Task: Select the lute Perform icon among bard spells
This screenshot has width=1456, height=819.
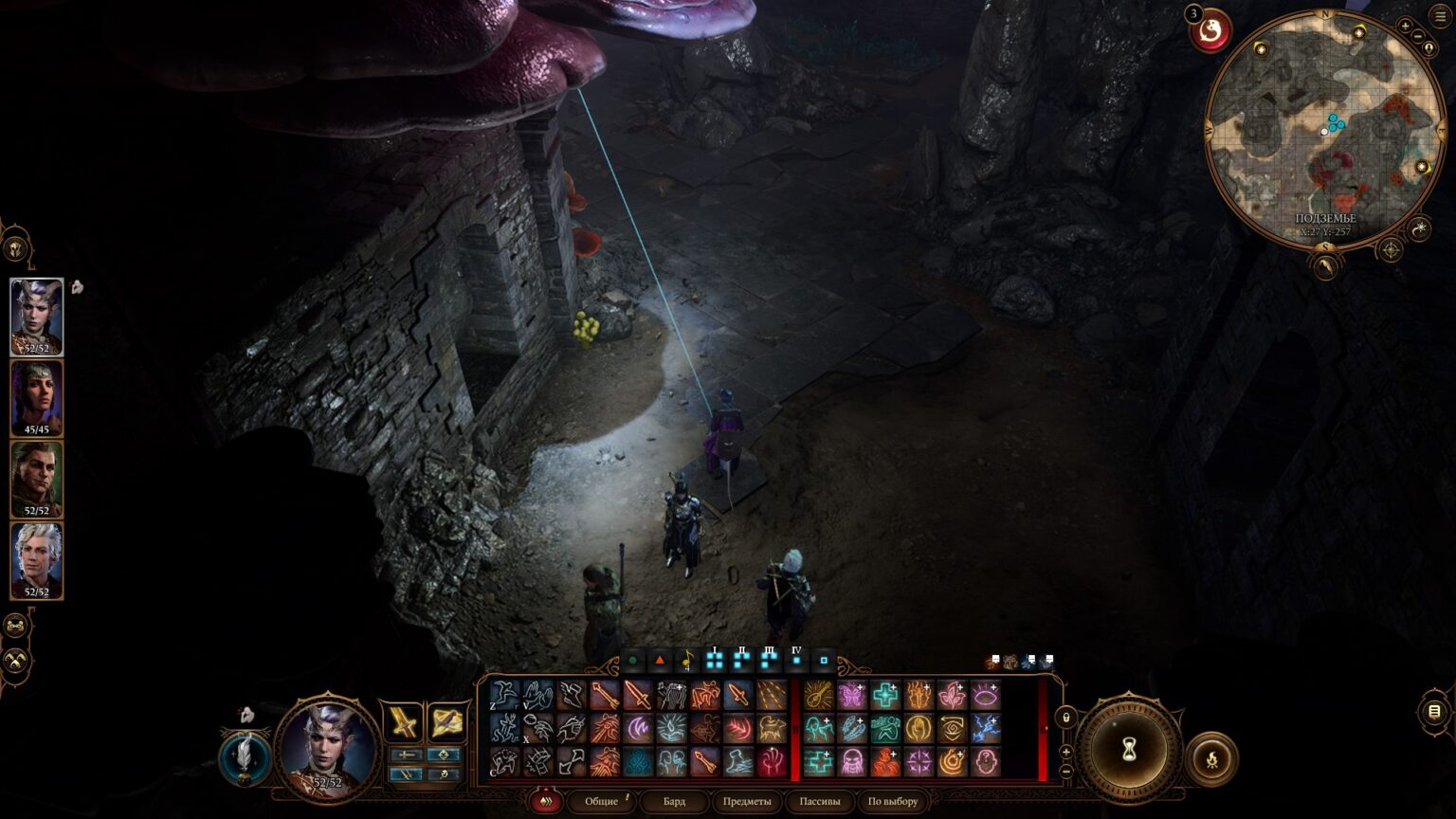Action: 818,695
